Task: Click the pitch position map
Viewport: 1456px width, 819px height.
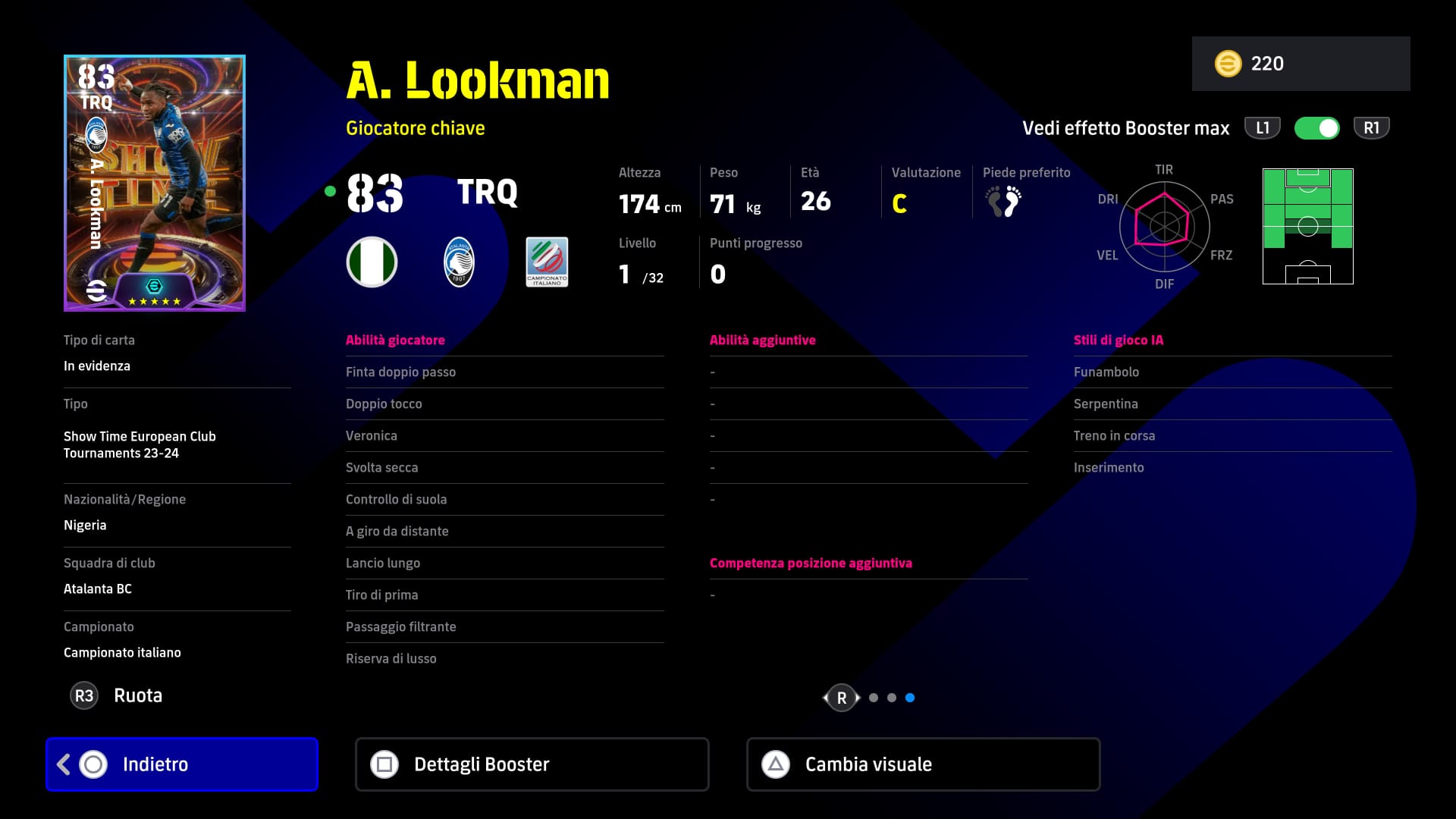Action: (1307, 227)
